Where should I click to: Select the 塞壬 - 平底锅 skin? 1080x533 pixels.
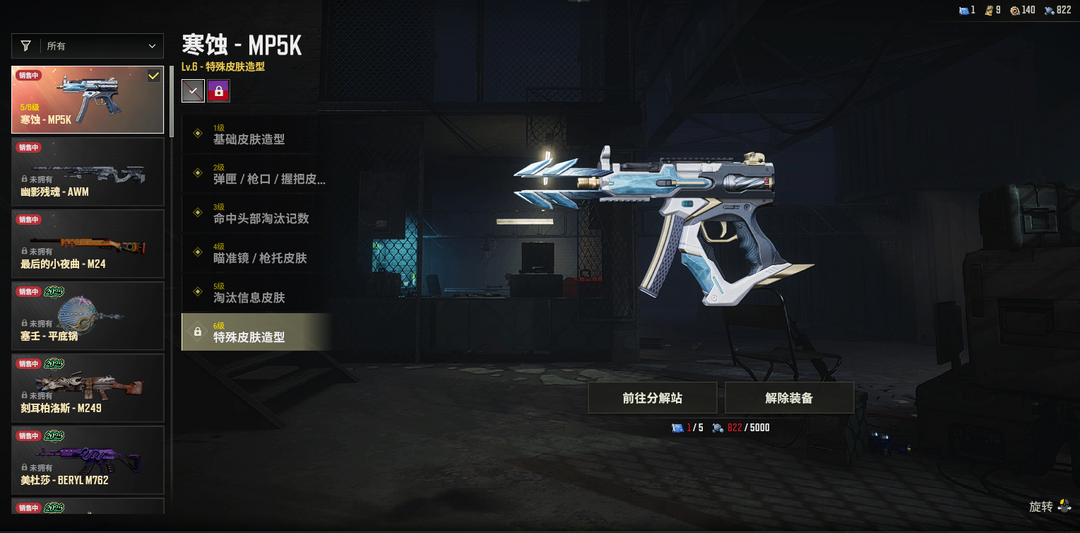point(88,315)
